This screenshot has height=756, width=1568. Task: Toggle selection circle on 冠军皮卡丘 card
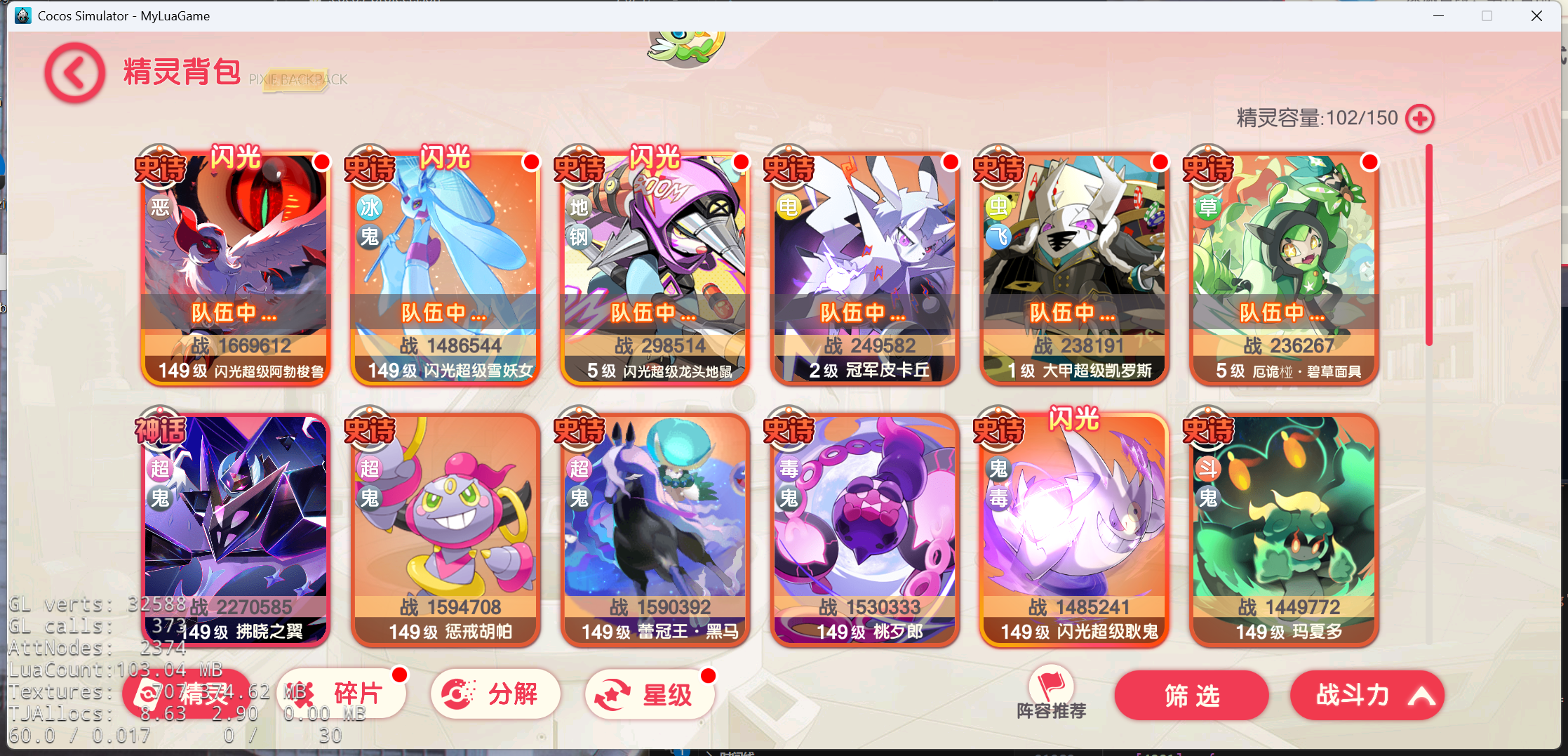[x=951, y=162]
